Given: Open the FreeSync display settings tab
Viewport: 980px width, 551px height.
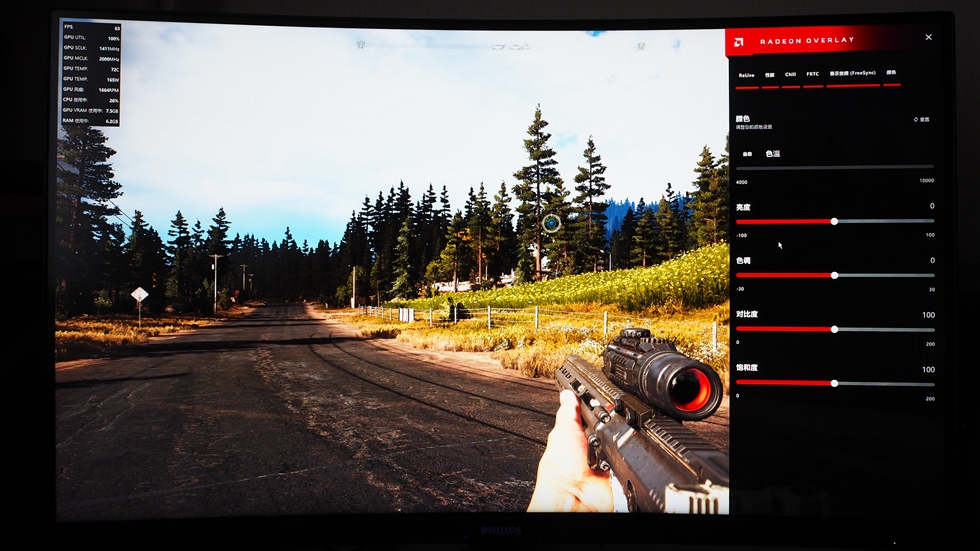Looking at the screenshot, I should 852,73.
